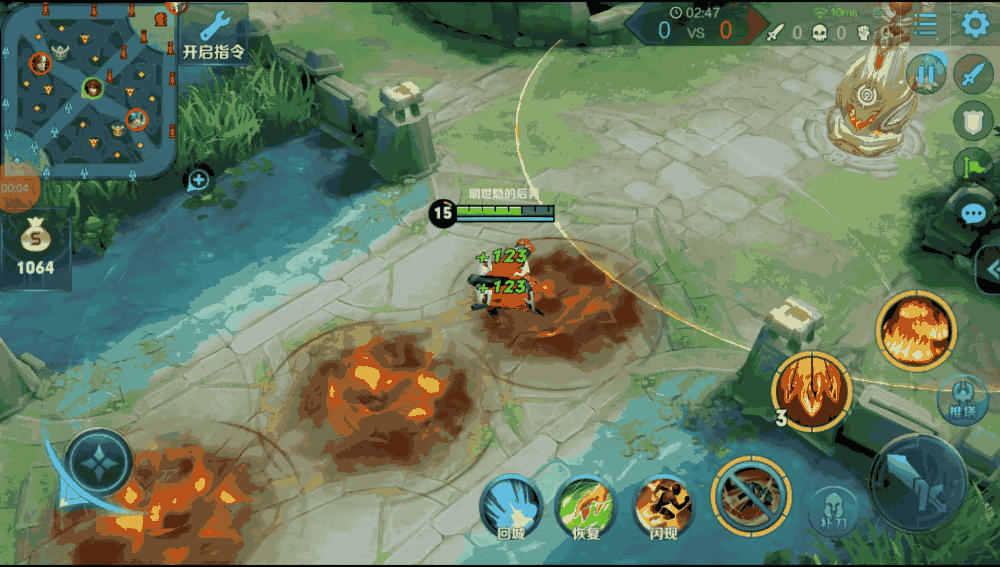Image resolution: width=1000 pixels, height=567 pixels.
Task: Send the attack signal with the sword icon
Action: click(972, 74)
